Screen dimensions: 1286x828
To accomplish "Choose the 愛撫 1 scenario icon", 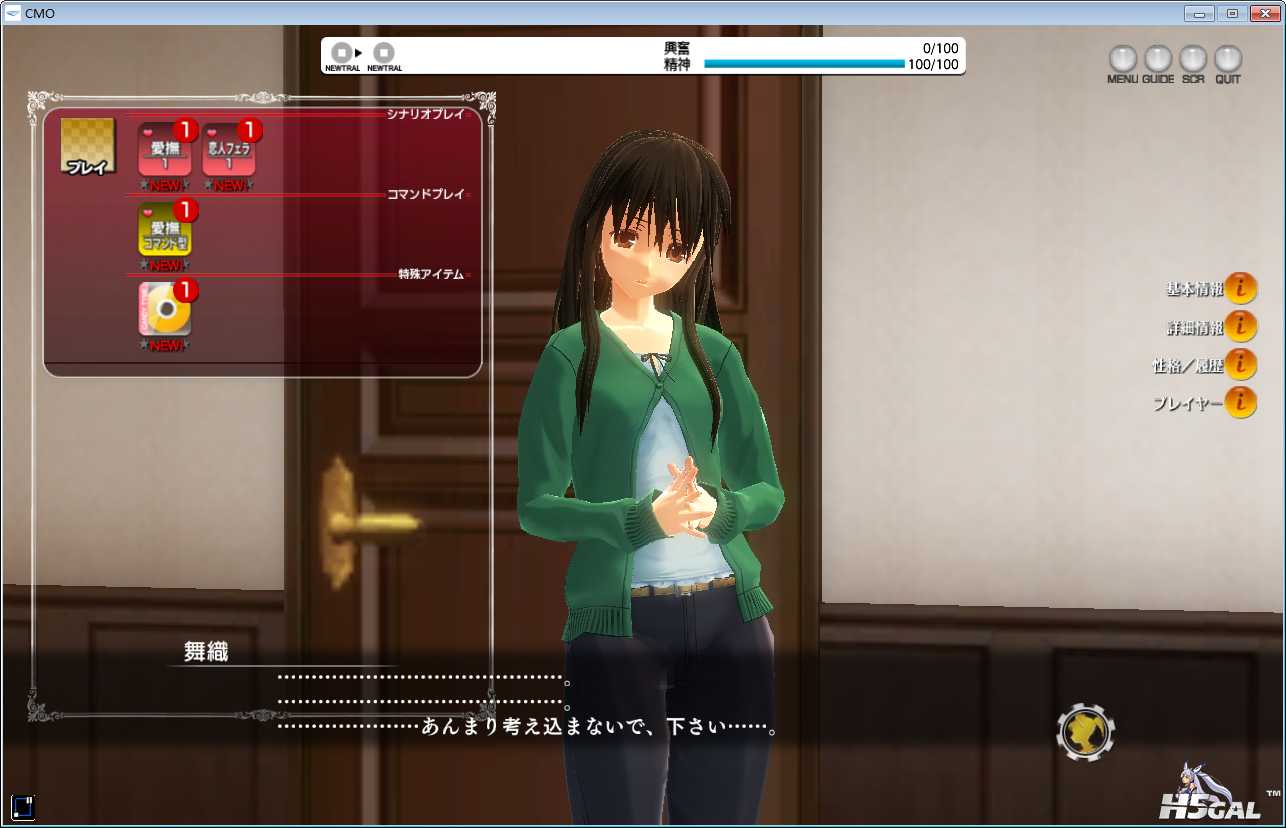I will click(x=165, y=151).
